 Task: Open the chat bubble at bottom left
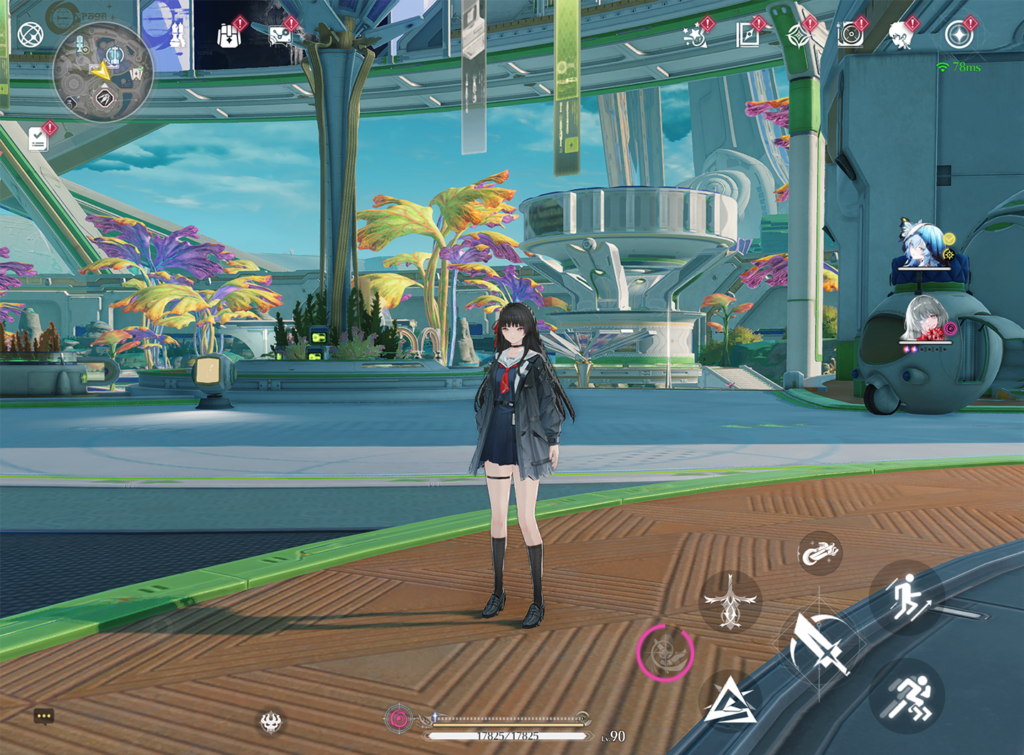(43, 716)
